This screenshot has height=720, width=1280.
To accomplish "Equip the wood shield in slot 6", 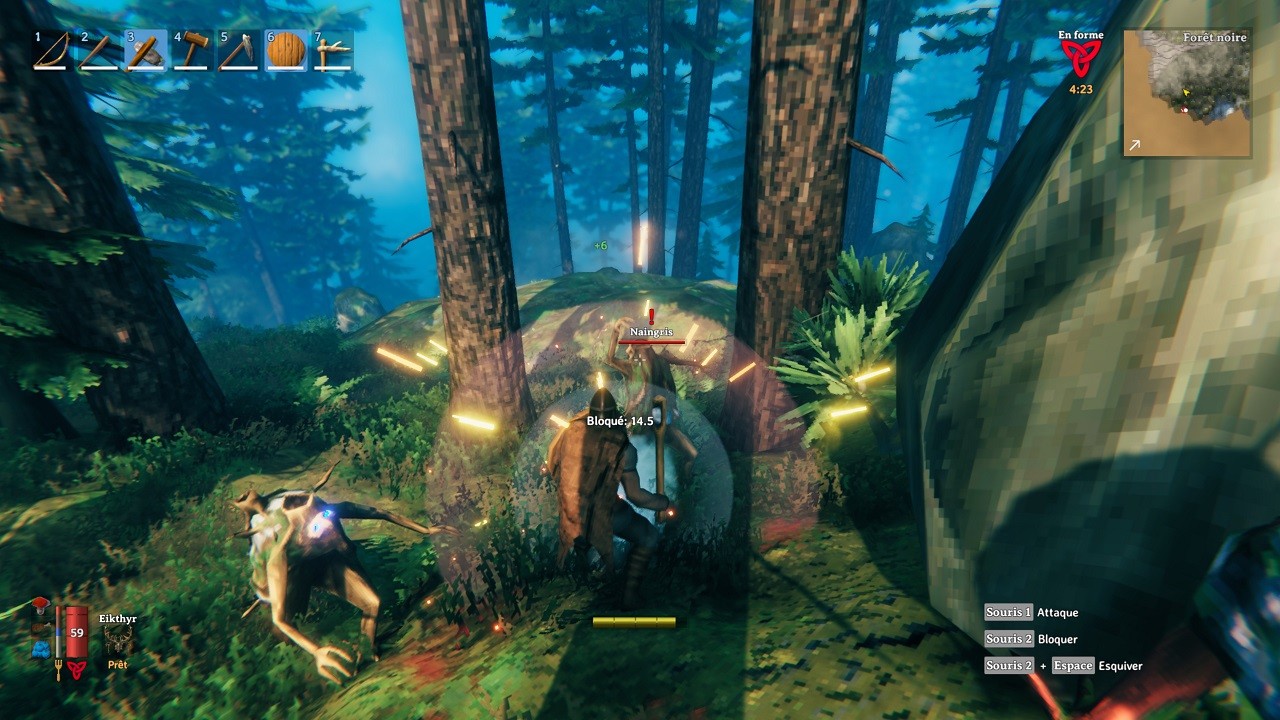I will pyautogui.click(x=285, y=50).
